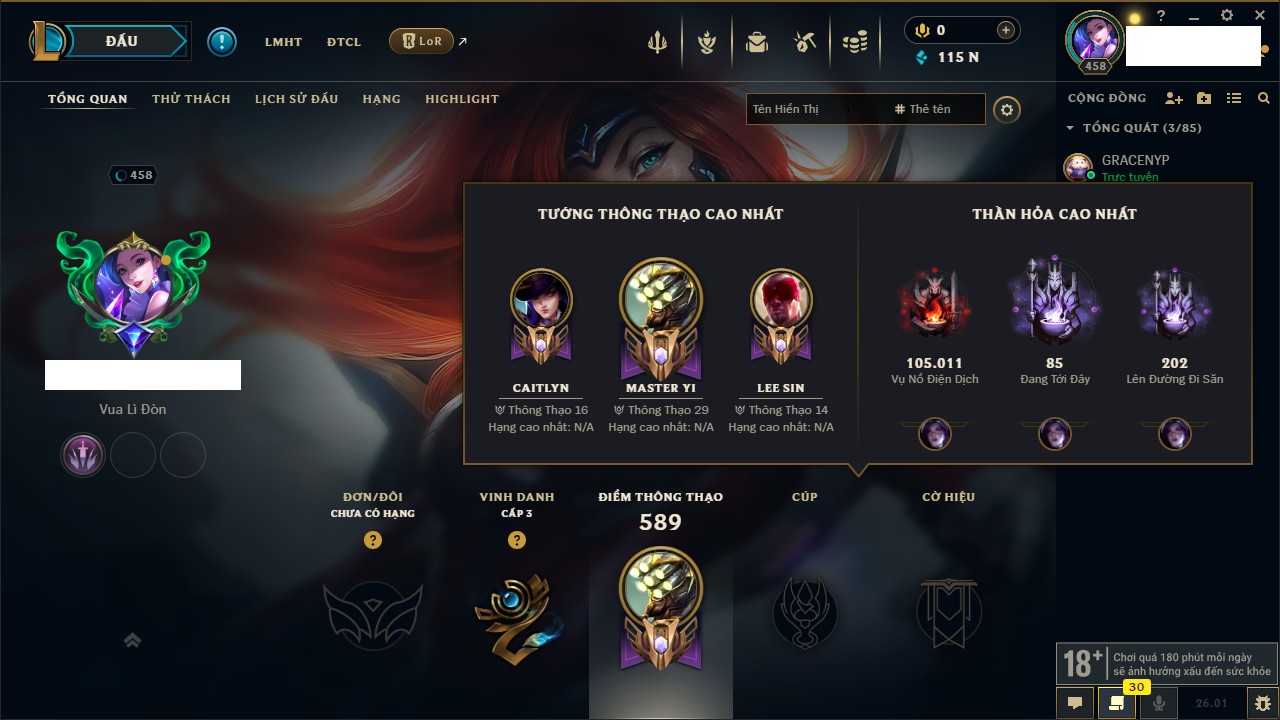Open the LỊCH SỬ ĐẤU tab
The image size is (1280, 720).
[x=296, y=99]
